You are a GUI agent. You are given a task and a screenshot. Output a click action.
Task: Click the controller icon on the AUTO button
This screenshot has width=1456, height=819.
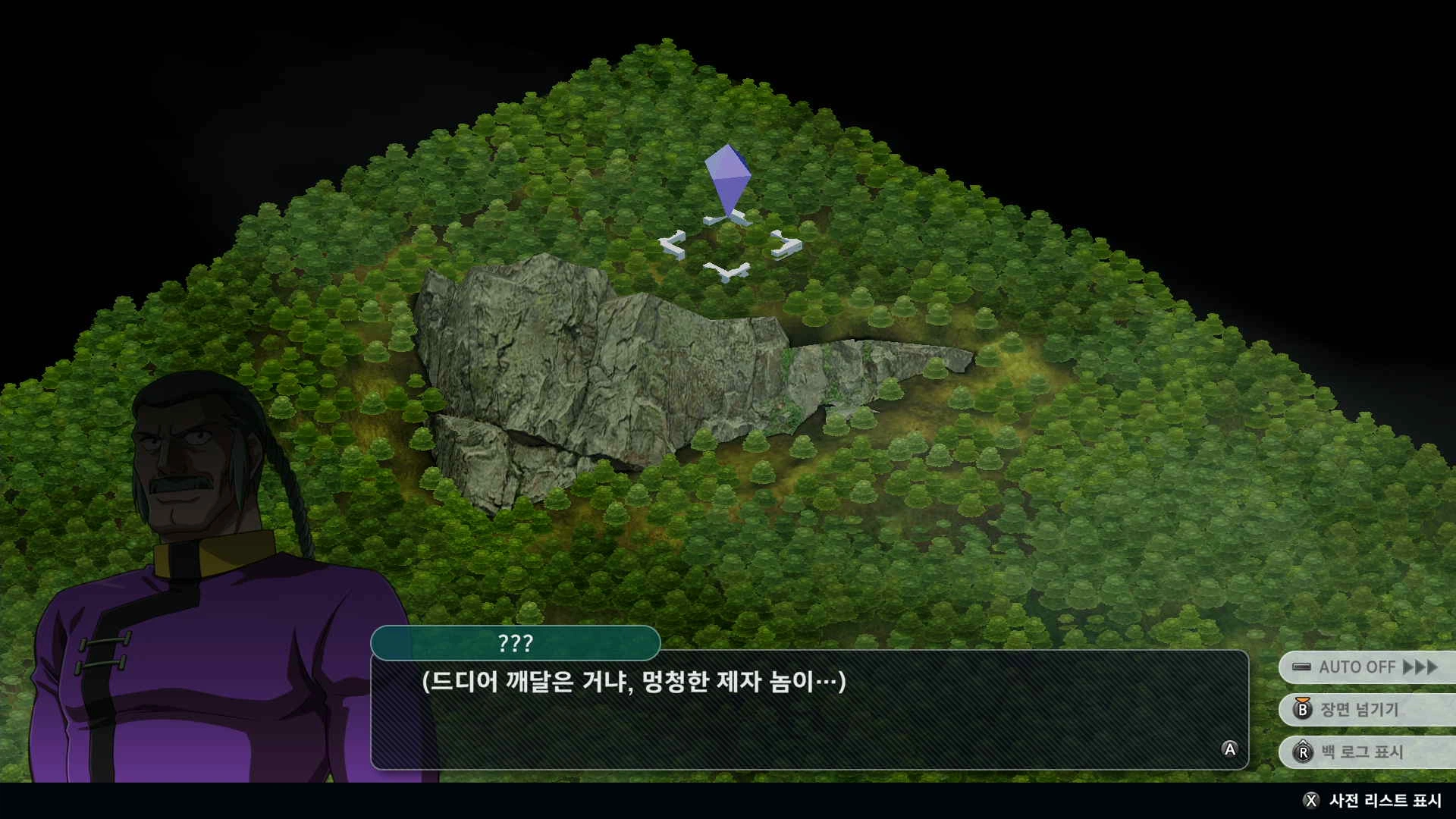[x=1301, y=667]
